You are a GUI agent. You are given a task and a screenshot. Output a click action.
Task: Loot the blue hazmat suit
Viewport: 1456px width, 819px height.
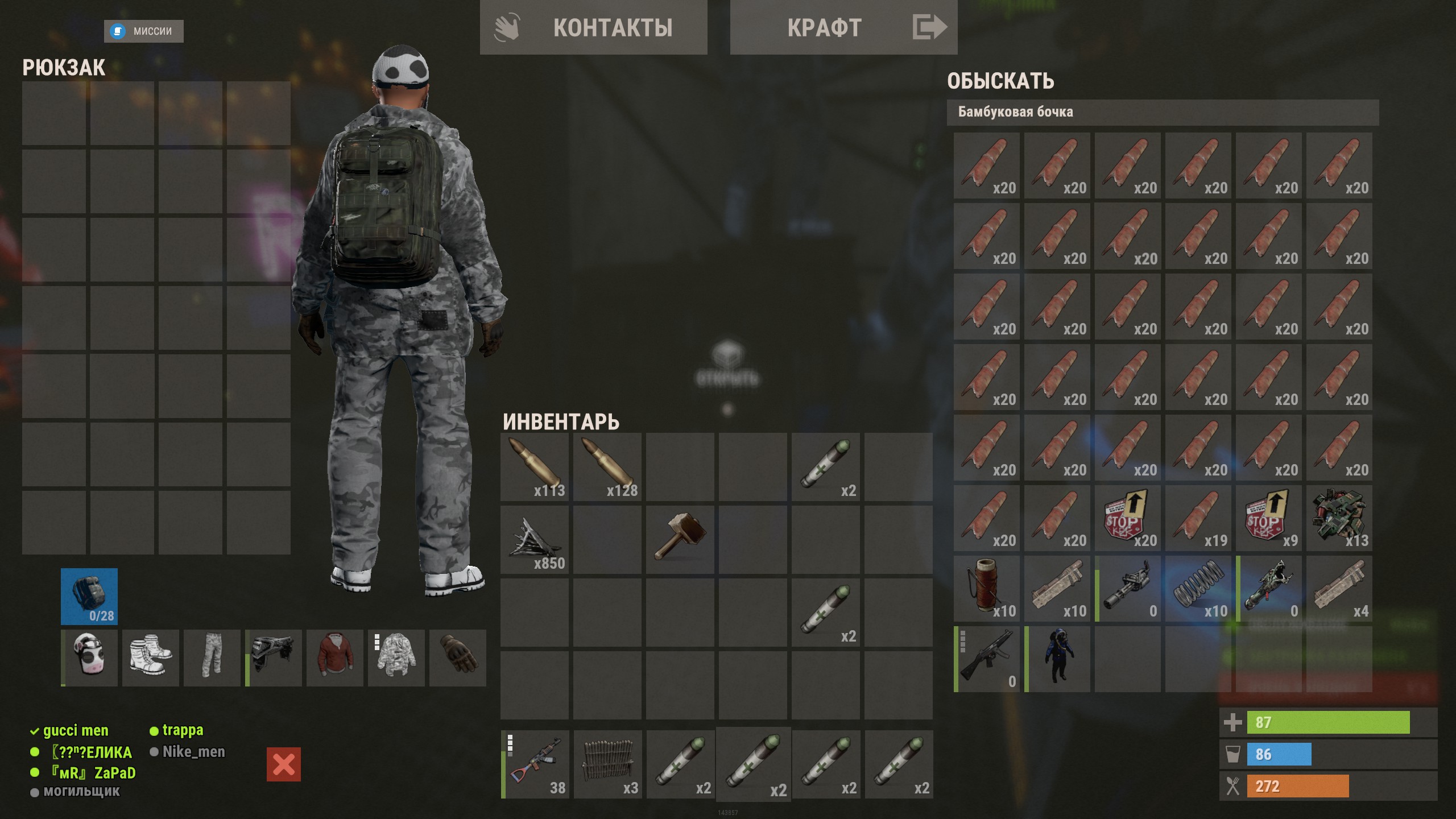[1057, 659]
